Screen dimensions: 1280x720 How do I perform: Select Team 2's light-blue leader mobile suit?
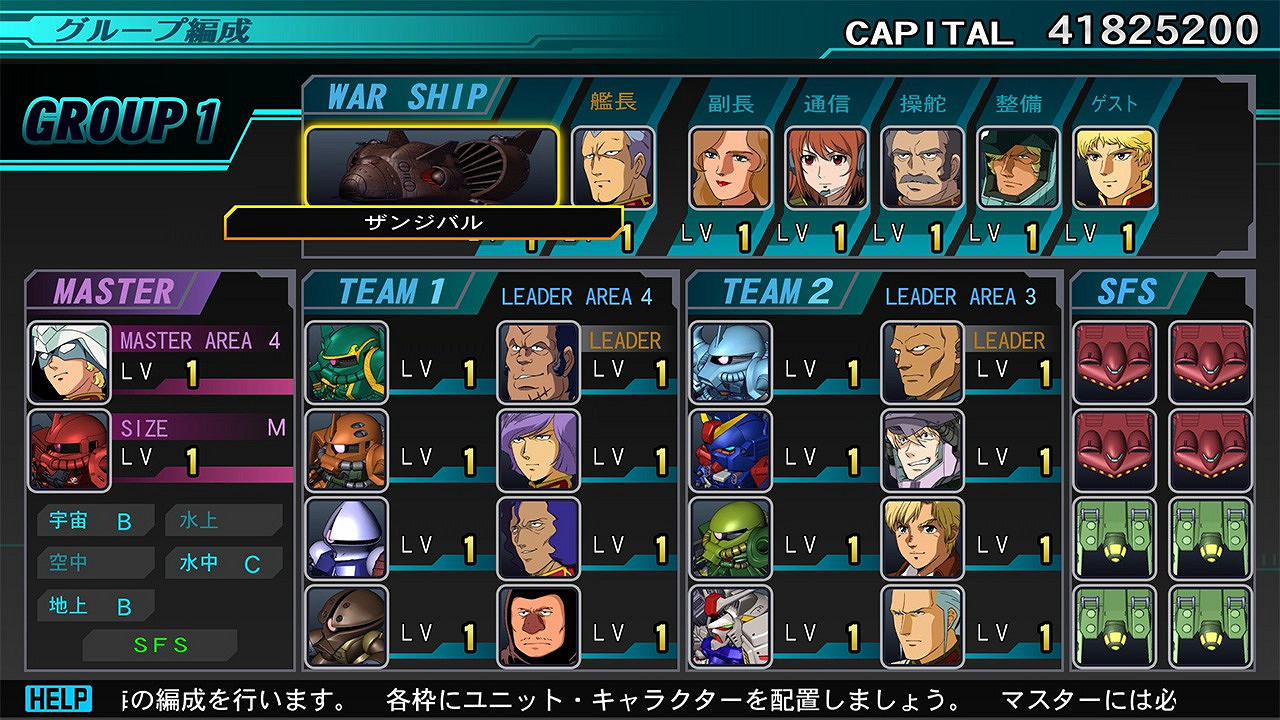[x=730, y=362]
